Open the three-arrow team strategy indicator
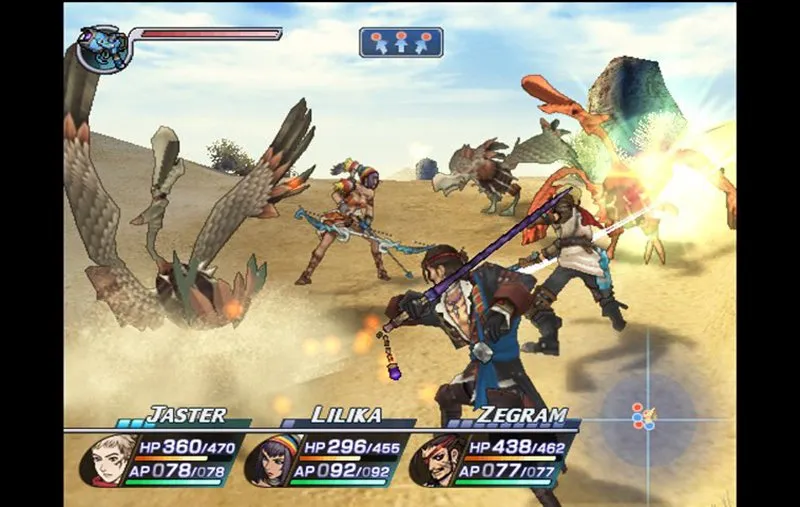 click(401, 42)
